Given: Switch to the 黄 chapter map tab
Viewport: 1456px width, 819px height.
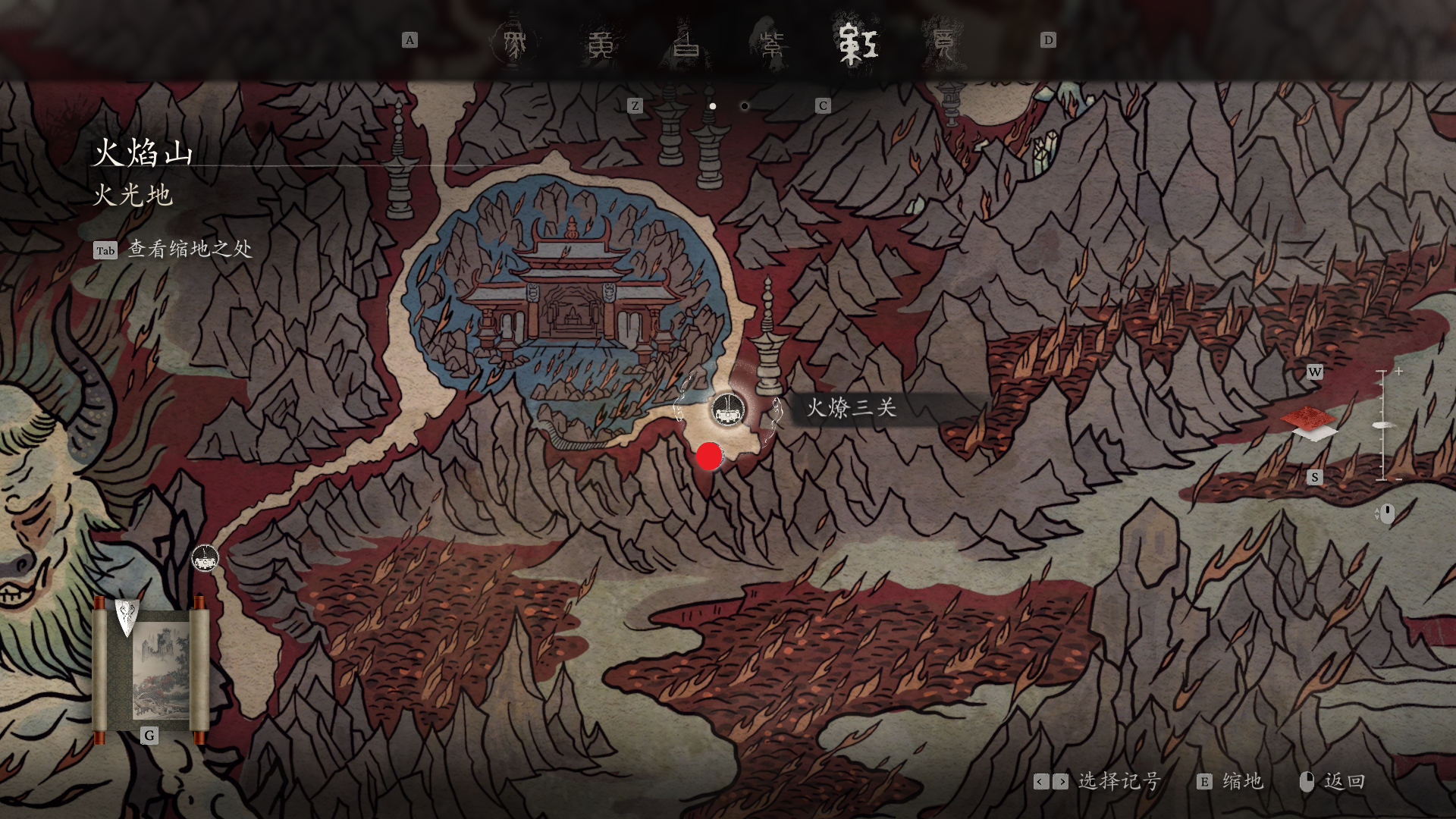Looking at the screenshot, I should 601,43.
